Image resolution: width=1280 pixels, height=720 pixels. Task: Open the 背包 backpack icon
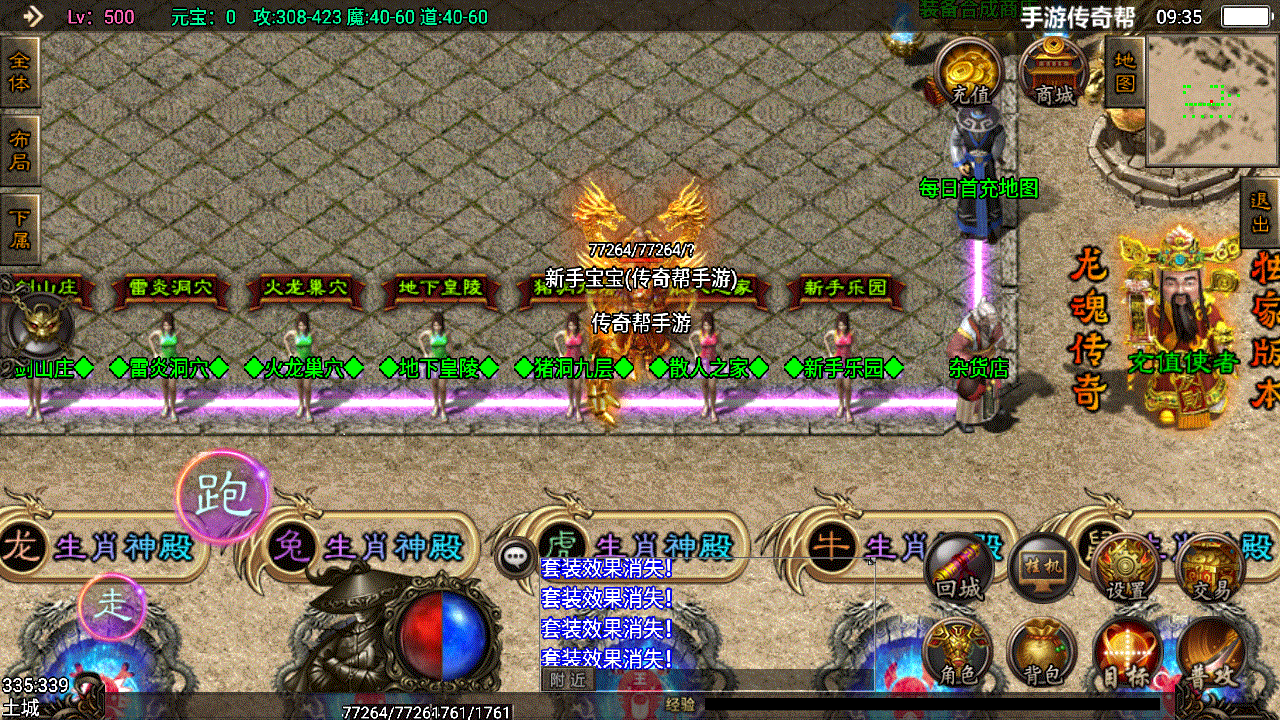pyautogui.click(x=1040, y=652)
